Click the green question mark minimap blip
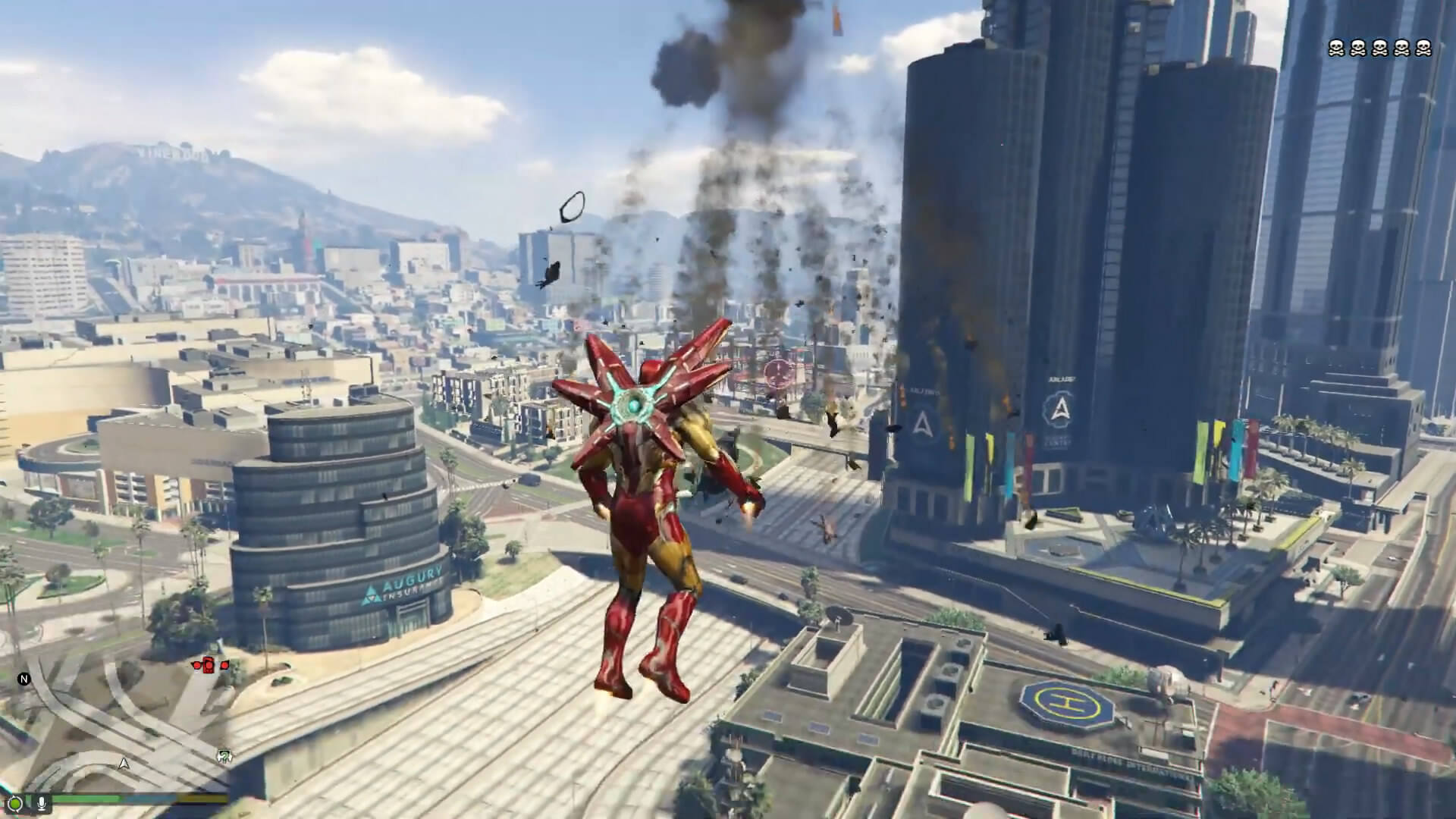Viewport: 1456px width, 819px height. [224, 755]
